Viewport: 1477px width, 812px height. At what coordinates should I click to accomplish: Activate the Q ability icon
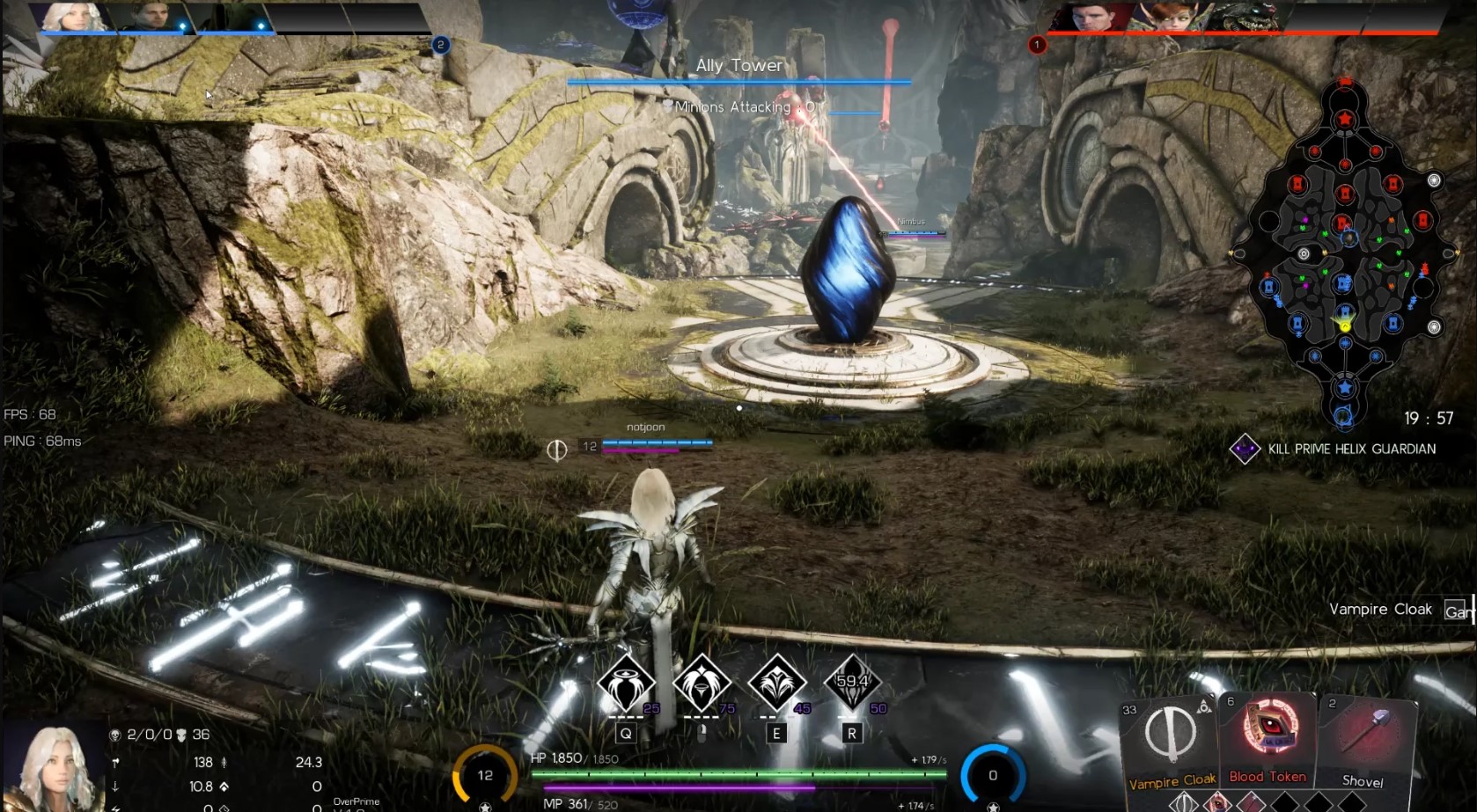pos(626,683)
